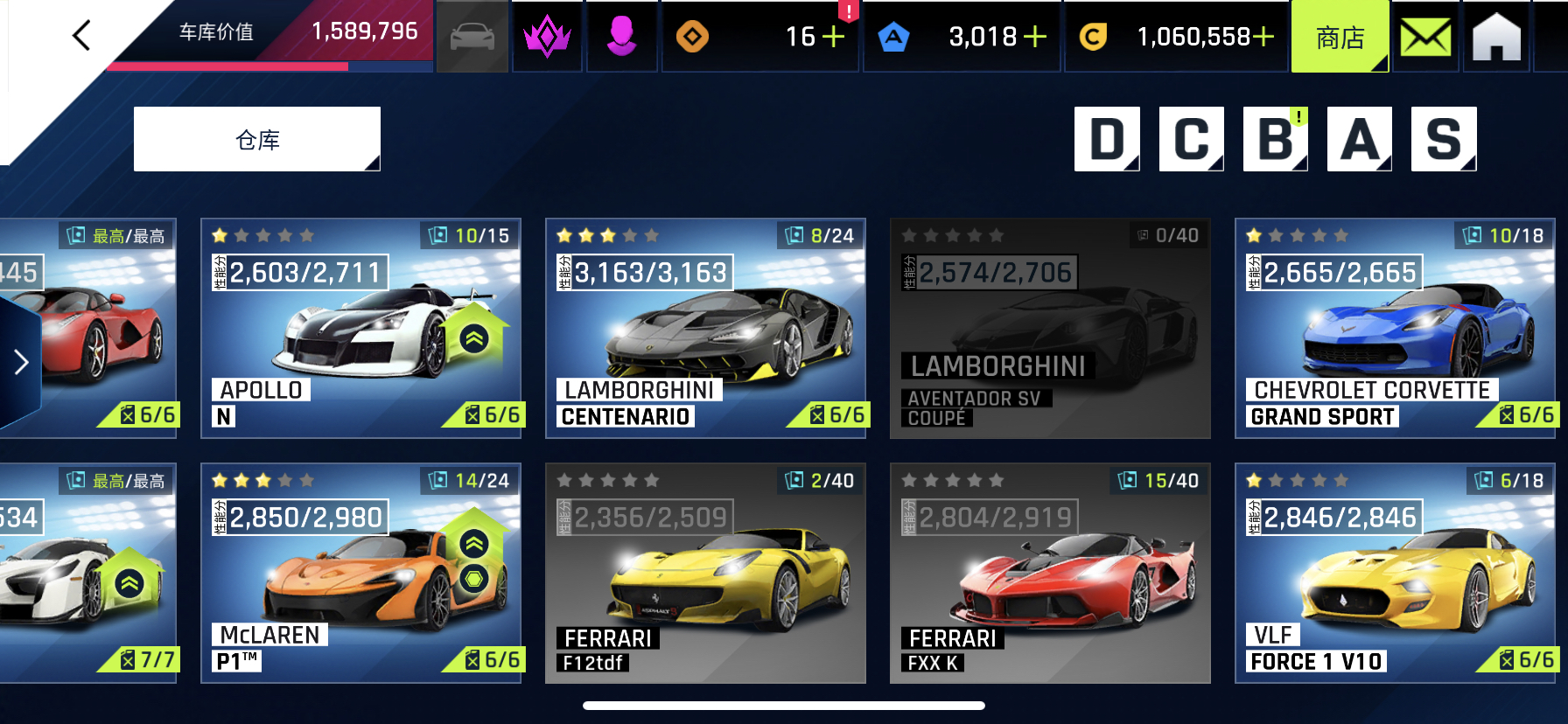Select the VLF Force 1 V10
The width and height of the screenshot is (1568, 724).
point(1395,573)
